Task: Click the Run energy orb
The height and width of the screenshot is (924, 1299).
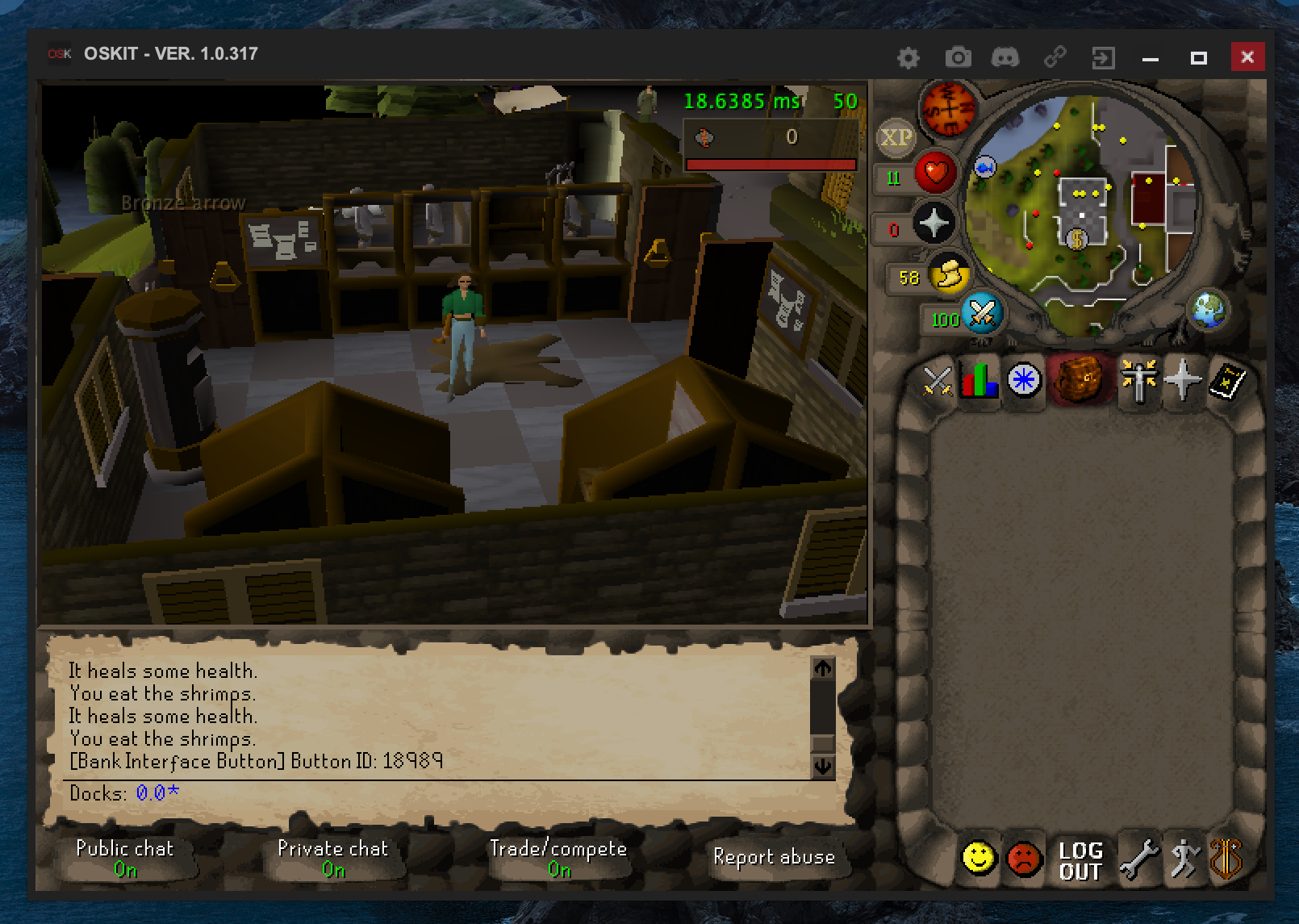Action: 949,275
